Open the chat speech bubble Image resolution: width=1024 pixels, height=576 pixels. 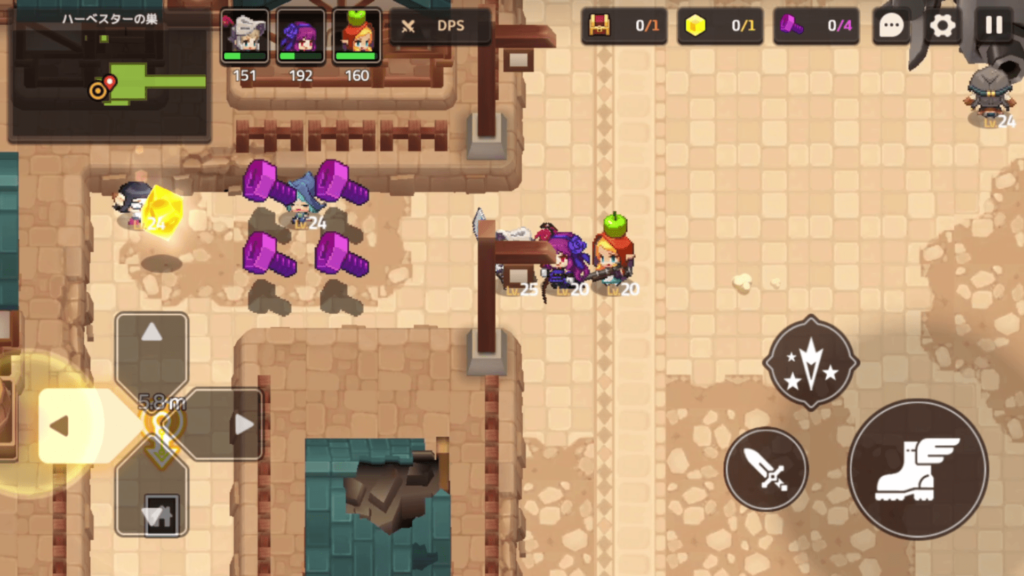tap(891, 26)
